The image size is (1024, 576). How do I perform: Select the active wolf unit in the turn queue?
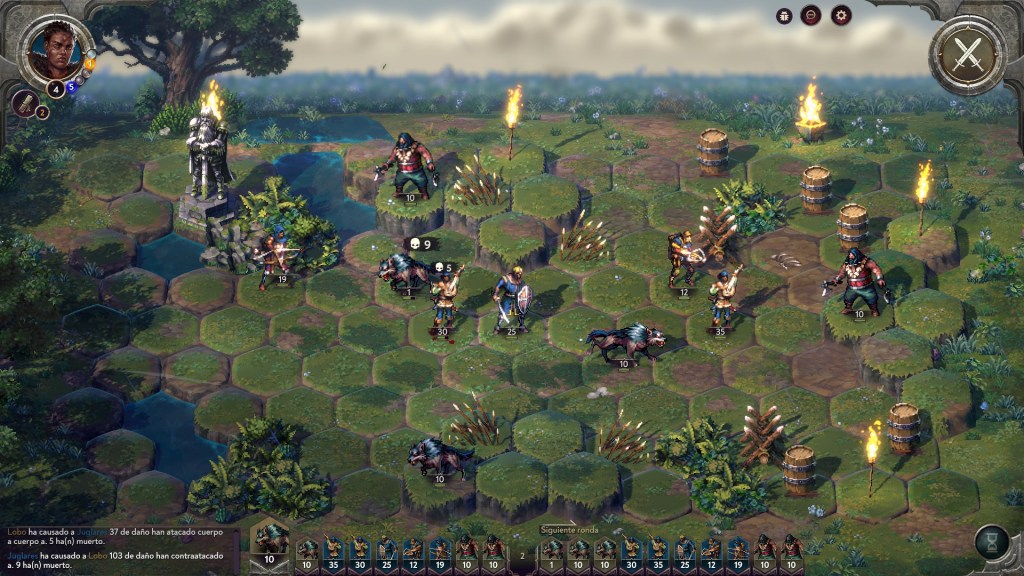point(269,540)
